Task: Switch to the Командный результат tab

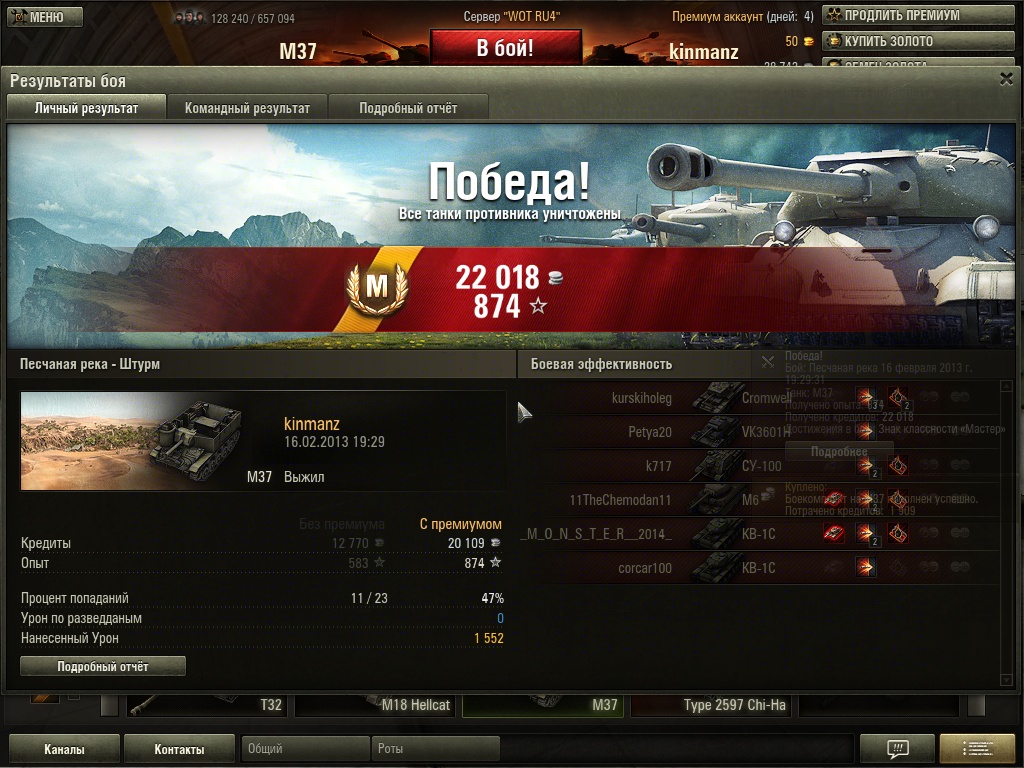Action: tap(247, 108)
